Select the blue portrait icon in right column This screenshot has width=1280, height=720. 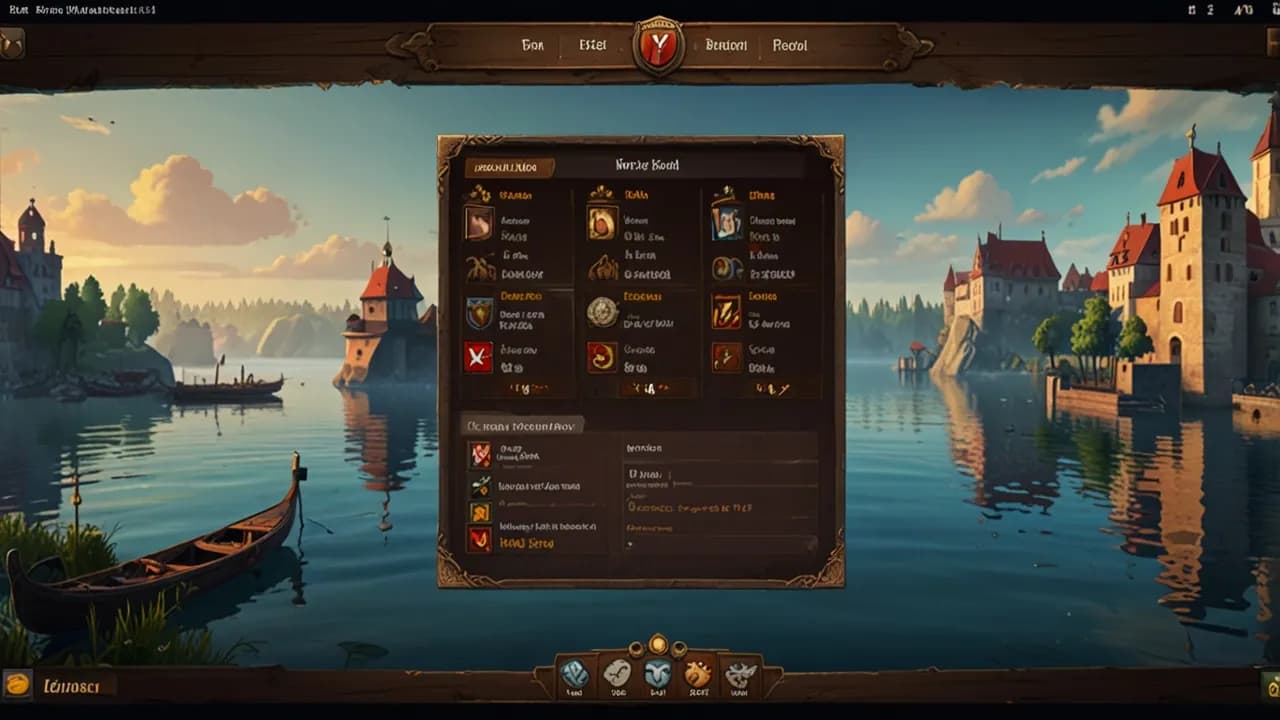726,223
